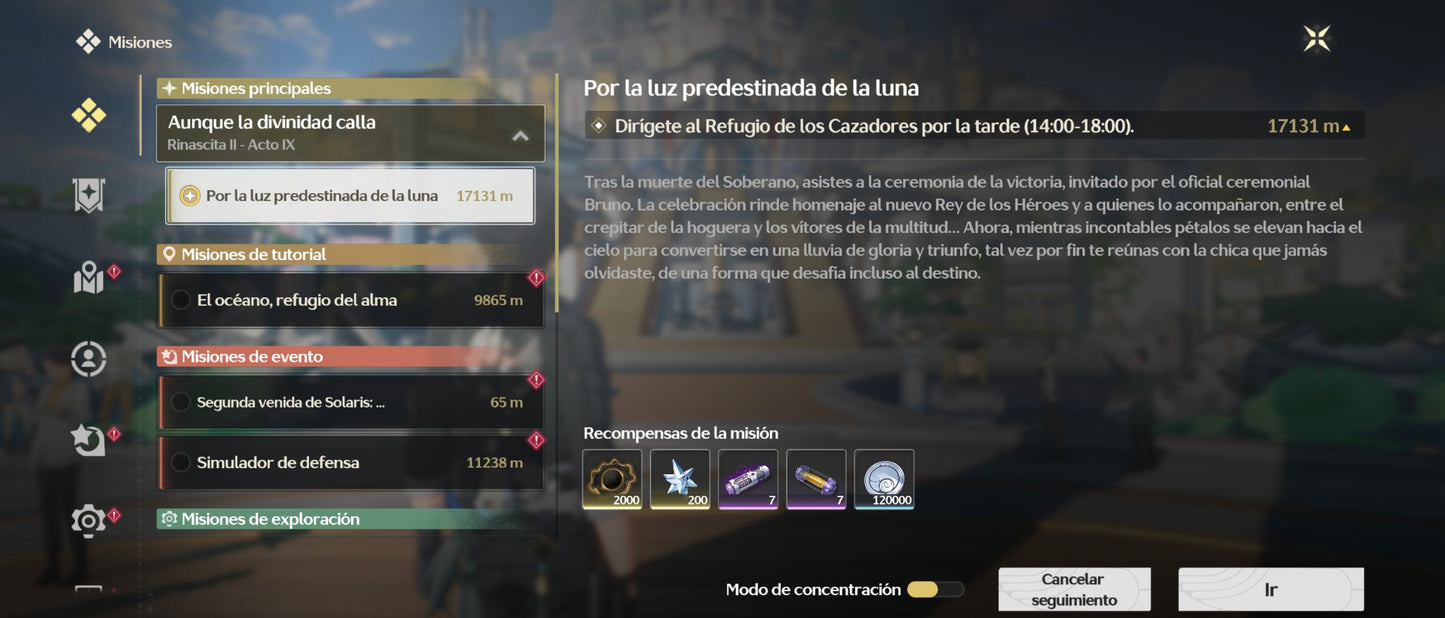Select the gear-shaped exploration quest tab
This screenshot has height=618, width=1445.
pyautogui.click(x=89, y=520)
